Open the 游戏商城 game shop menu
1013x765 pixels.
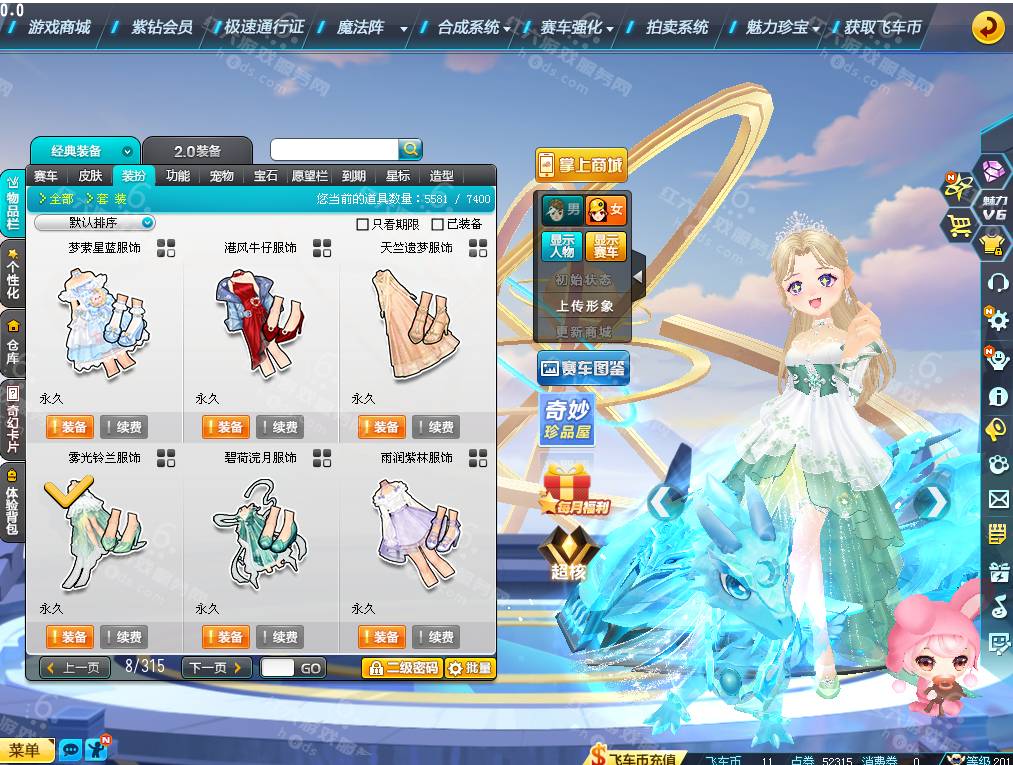click(x=59, y=27)
